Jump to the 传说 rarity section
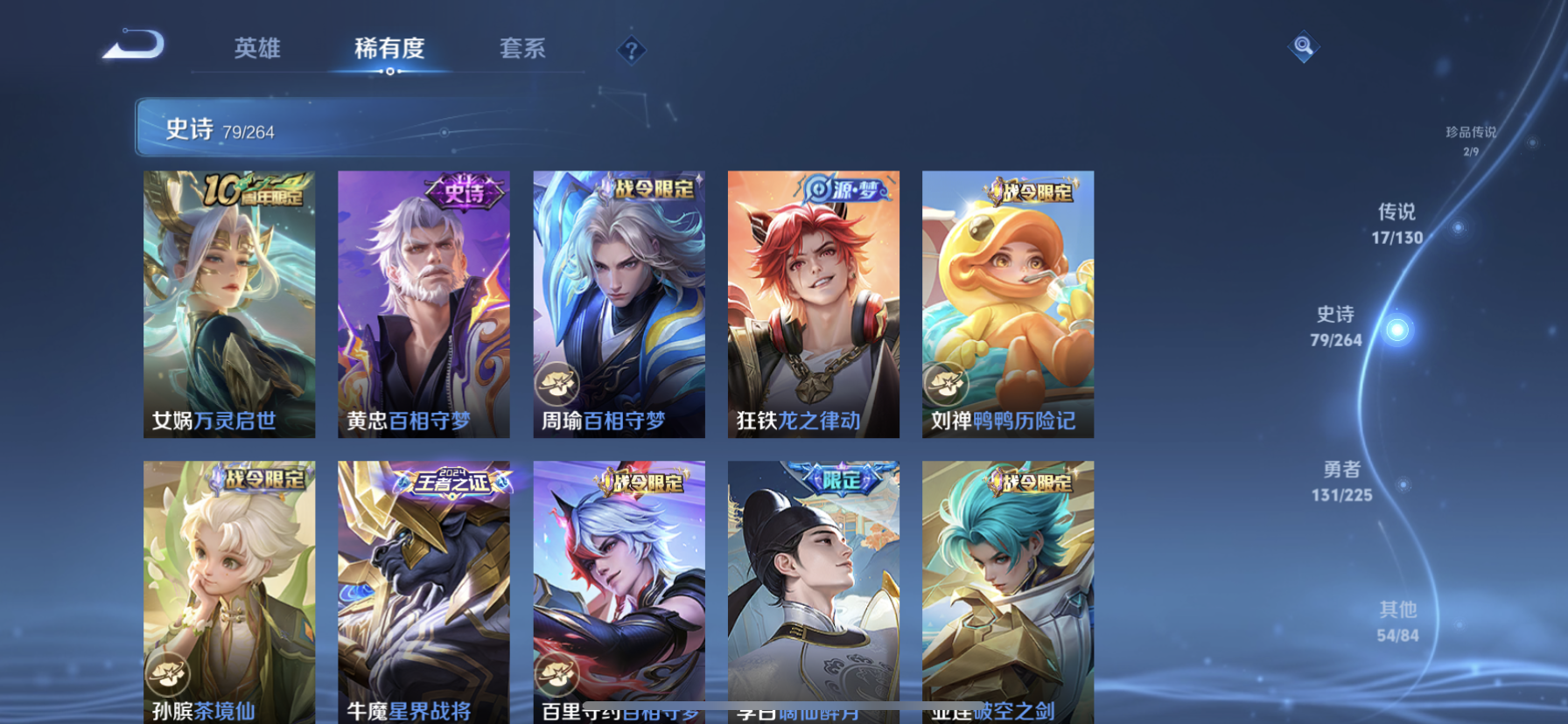 click(x=1397, y=224)
